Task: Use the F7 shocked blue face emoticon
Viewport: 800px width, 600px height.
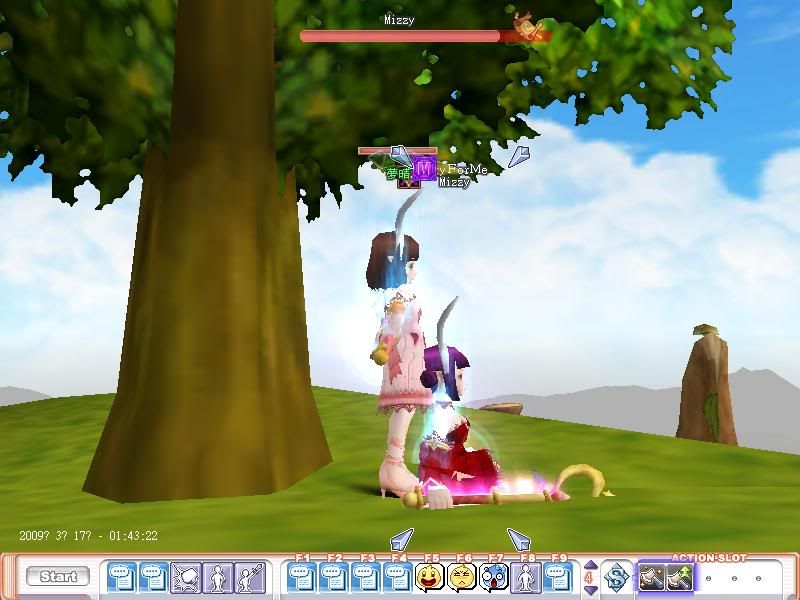Action: click(494, 577)
